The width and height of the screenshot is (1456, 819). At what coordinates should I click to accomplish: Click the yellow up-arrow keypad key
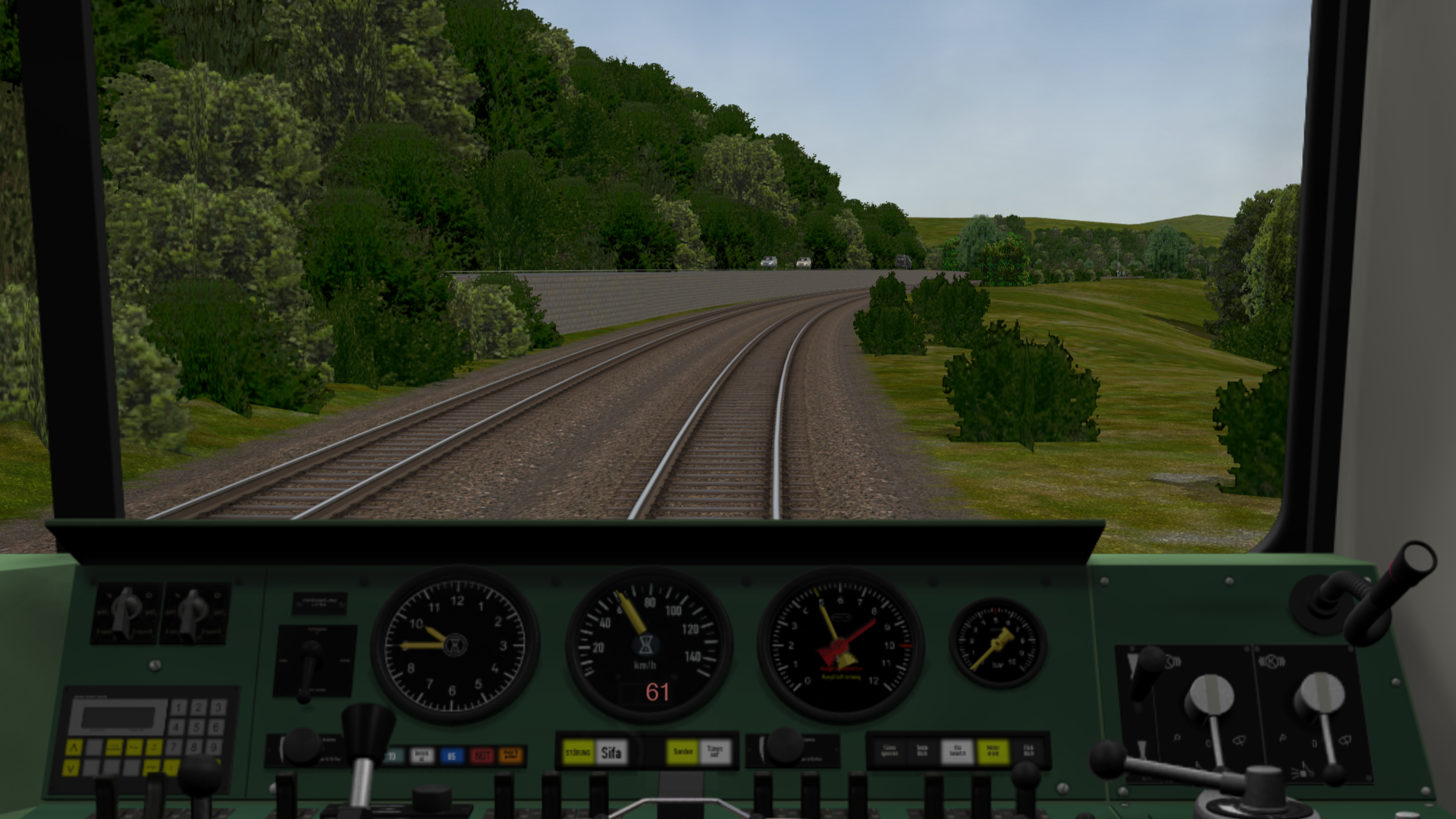coord(74,748)
